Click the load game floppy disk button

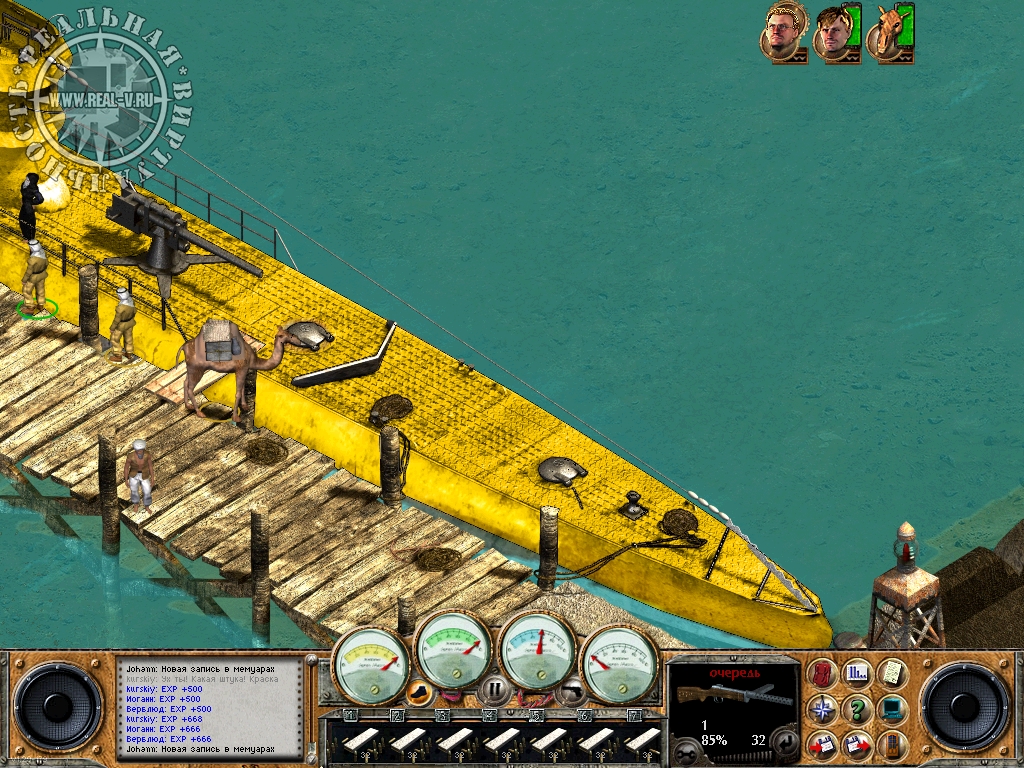click(858, 745)
